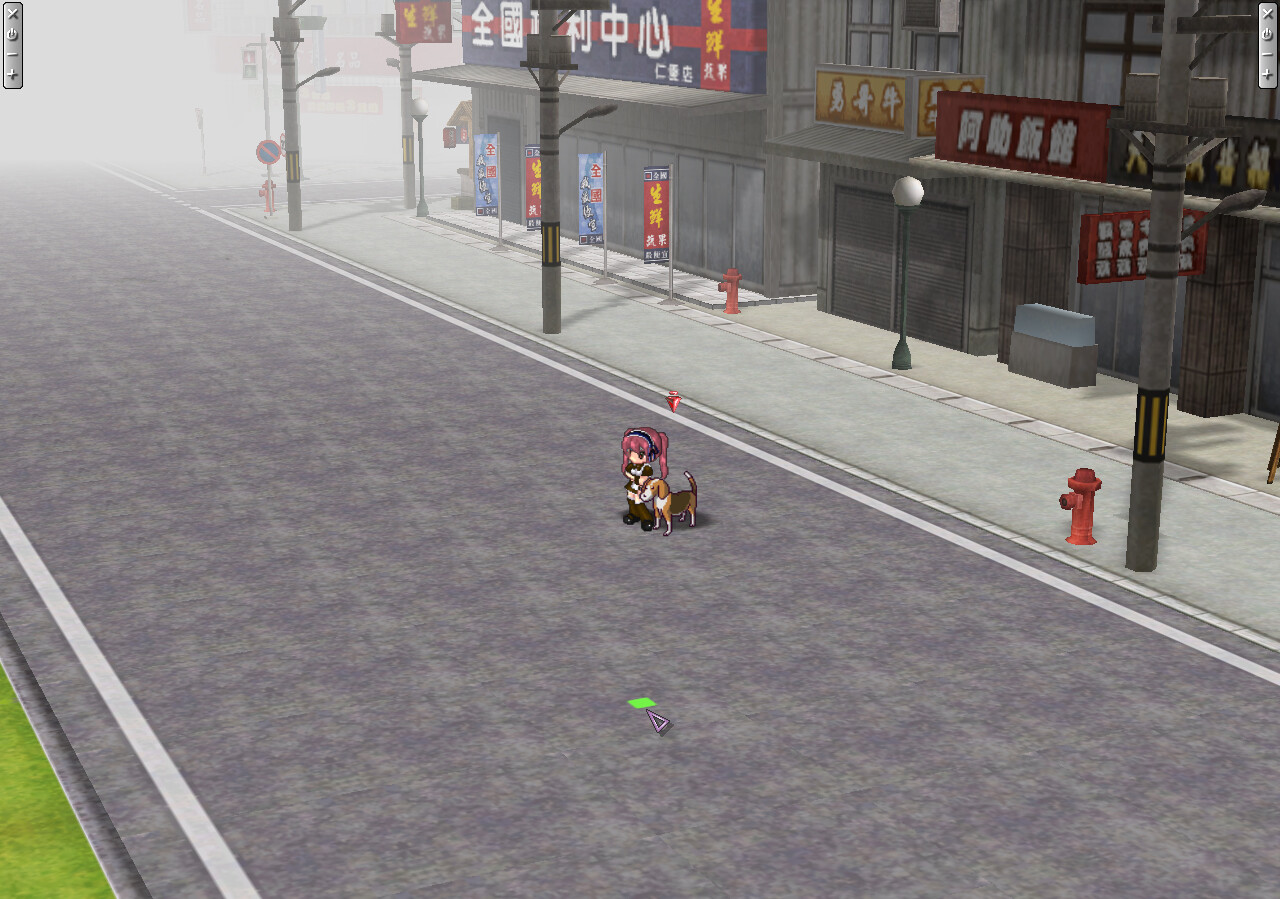Click the red marker above the character
The height and width of the screenshot is (899, 1280).
point(675,402)
